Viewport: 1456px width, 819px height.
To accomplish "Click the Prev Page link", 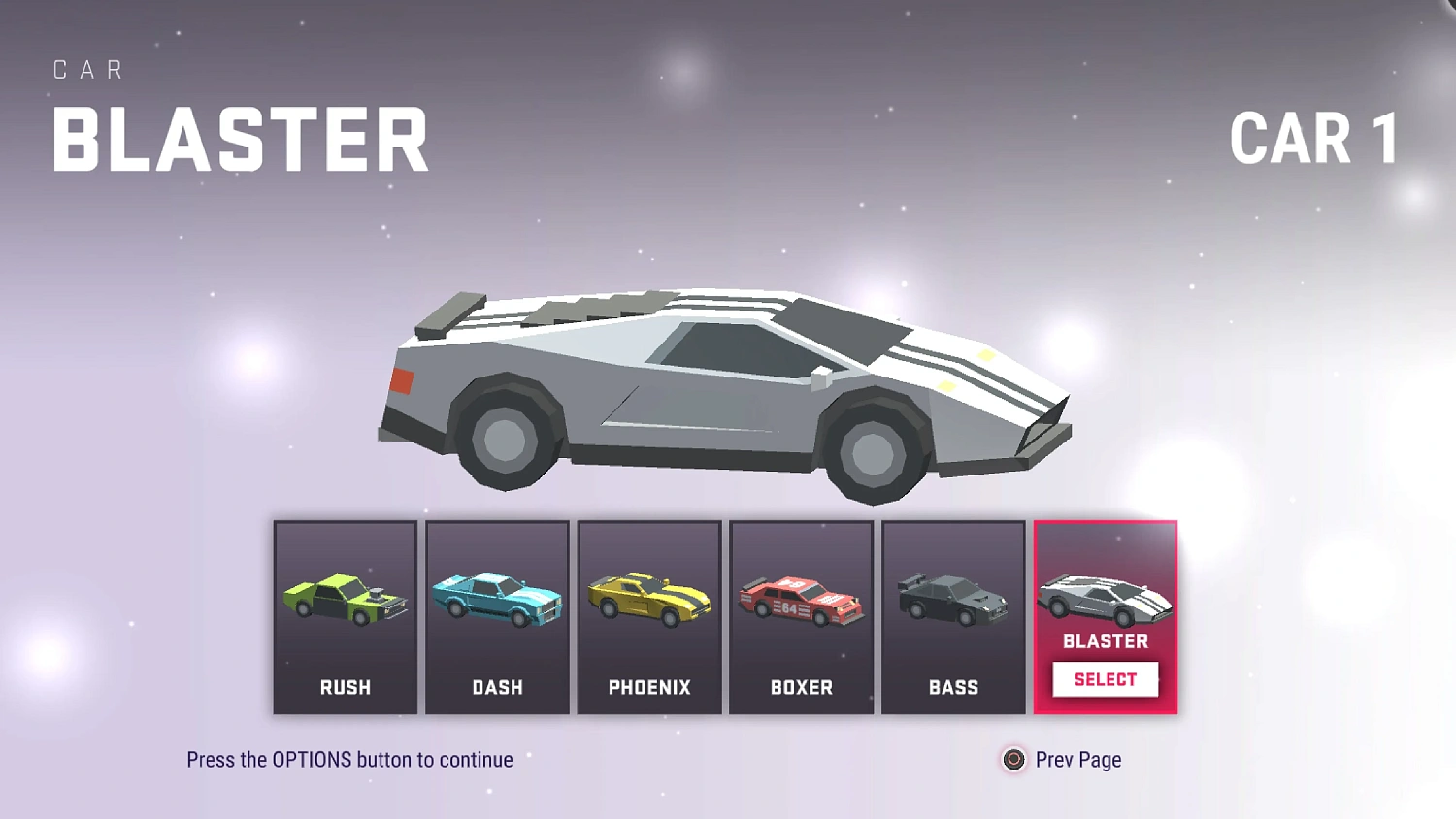I will 1077,760.
